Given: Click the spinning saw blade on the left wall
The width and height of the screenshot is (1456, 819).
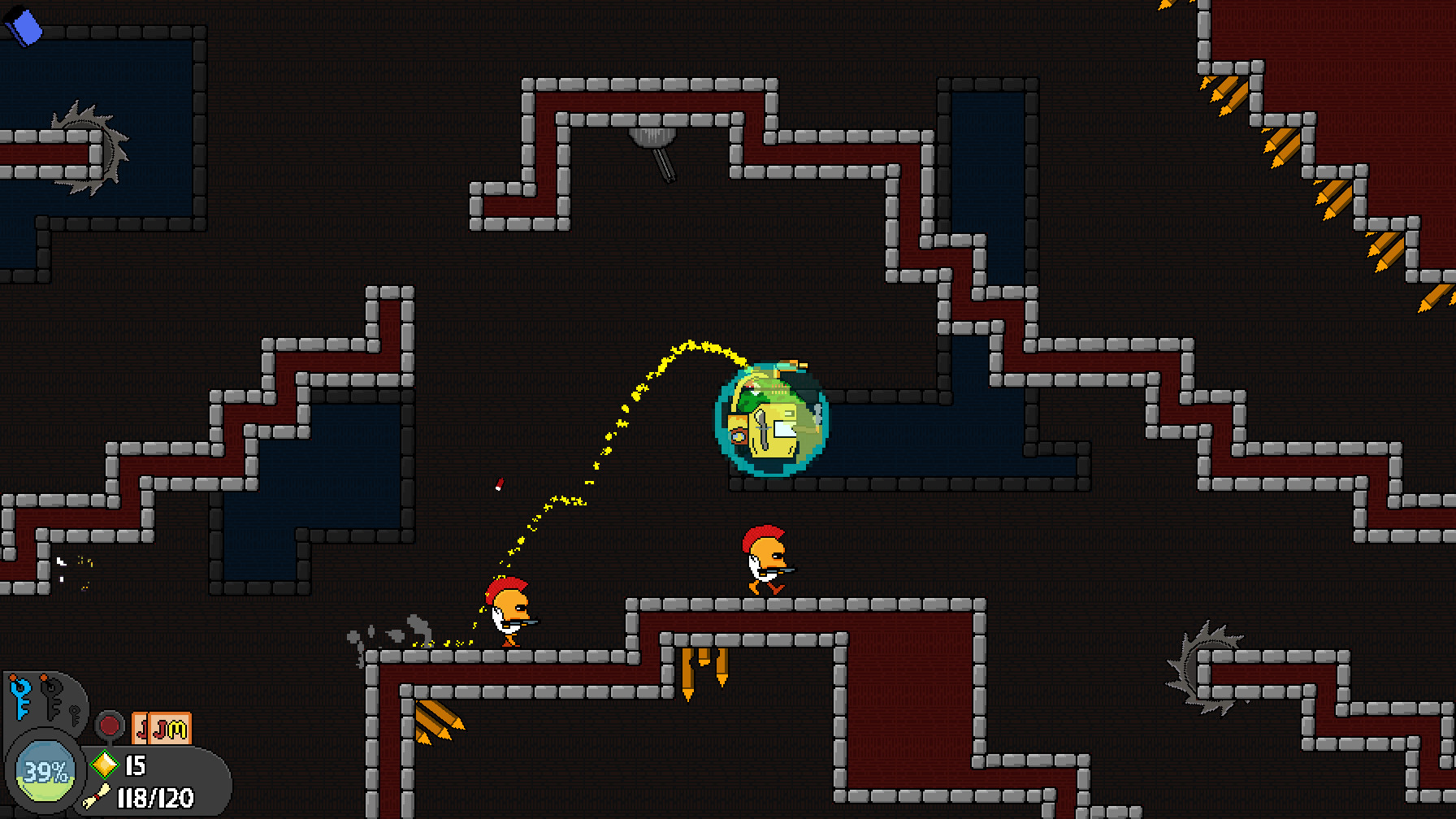Looking at the screenshot, I should 89,150.
